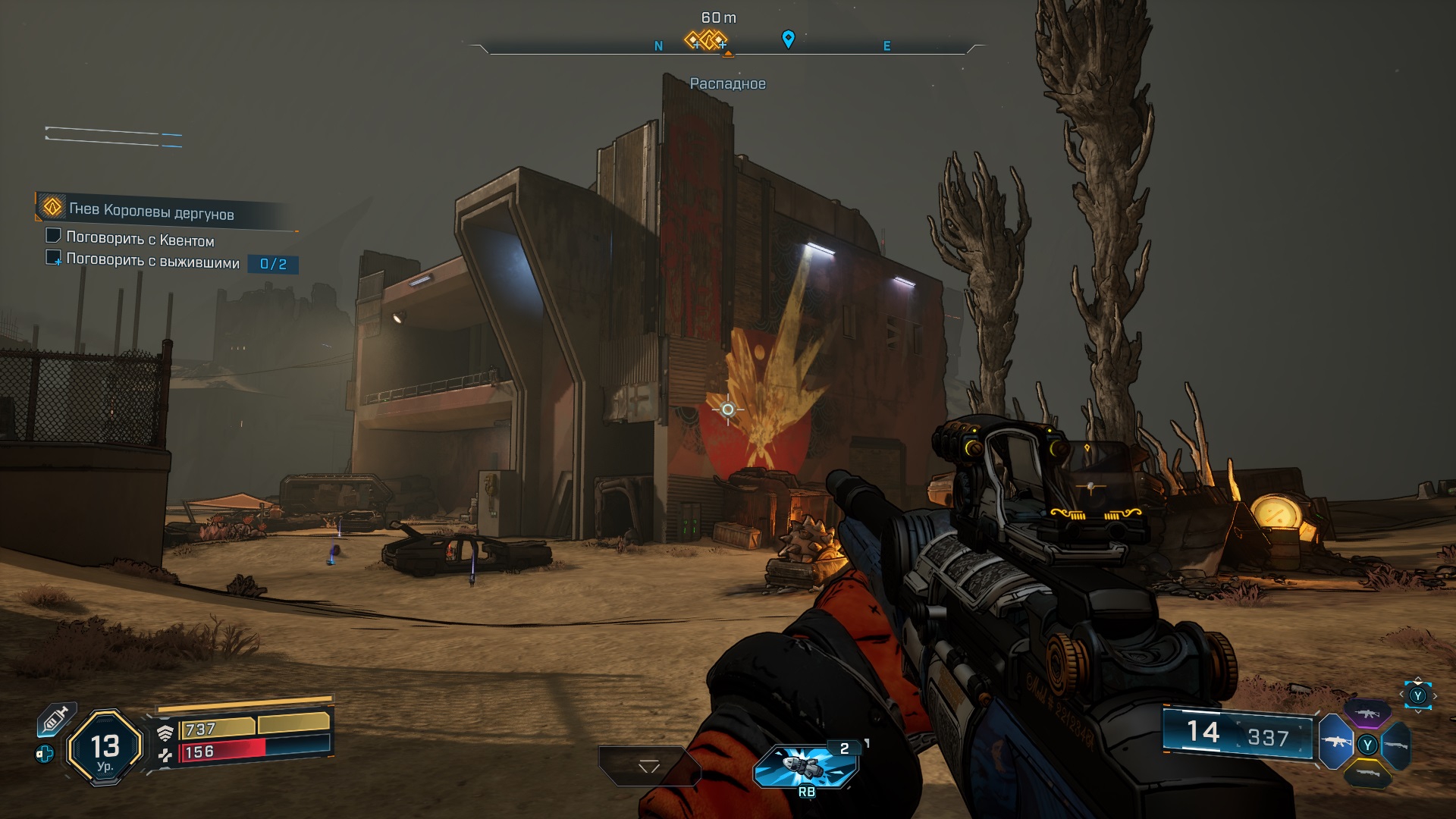
Task: Select the quest title "Гнев Королевы дергунов"
Action: click(x=151, y=212)
